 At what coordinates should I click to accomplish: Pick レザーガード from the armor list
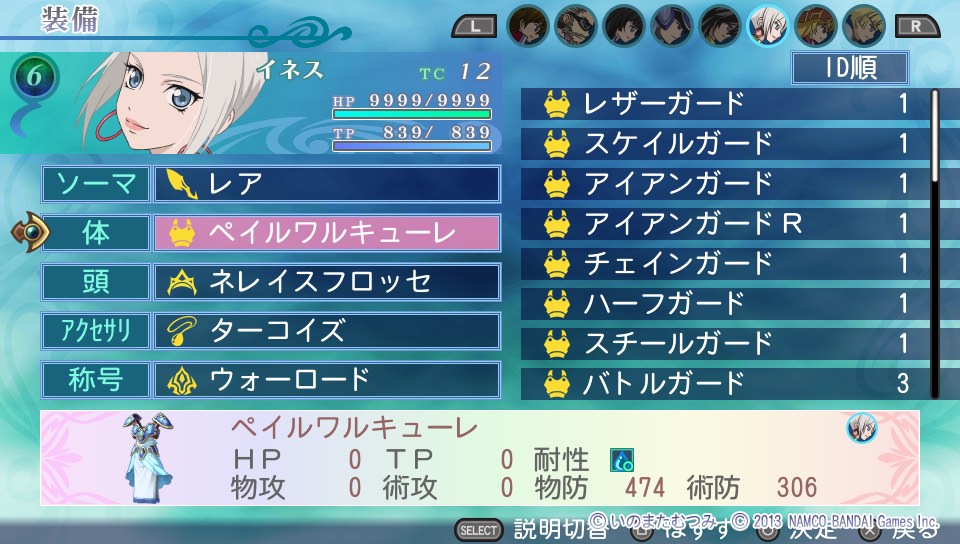pyautogui.click(x=724, y=103)
